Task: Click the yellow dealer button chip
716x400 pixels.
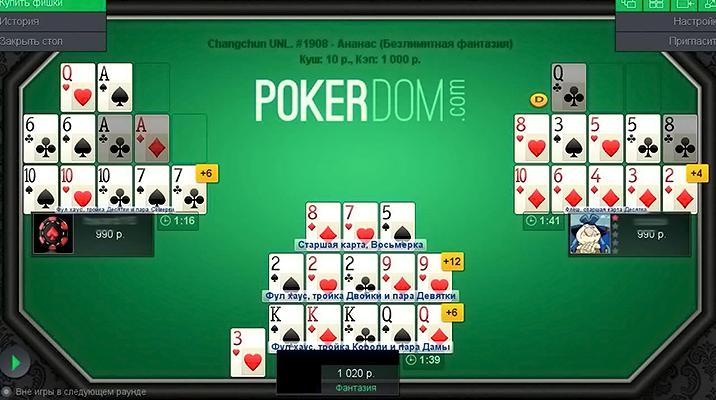Action: pos(540,98)
